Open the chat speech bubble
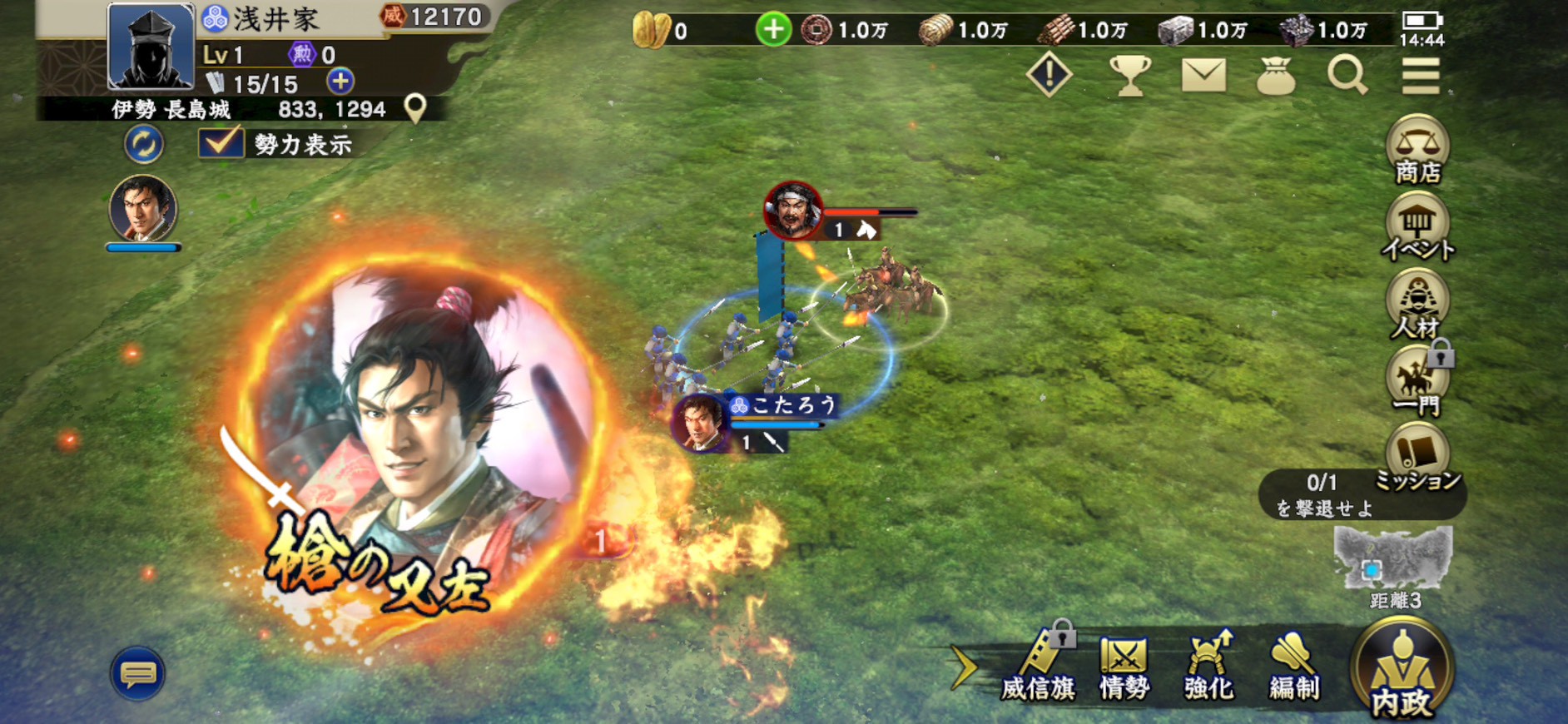This screenshot has width=1568, height=724. 138,672
